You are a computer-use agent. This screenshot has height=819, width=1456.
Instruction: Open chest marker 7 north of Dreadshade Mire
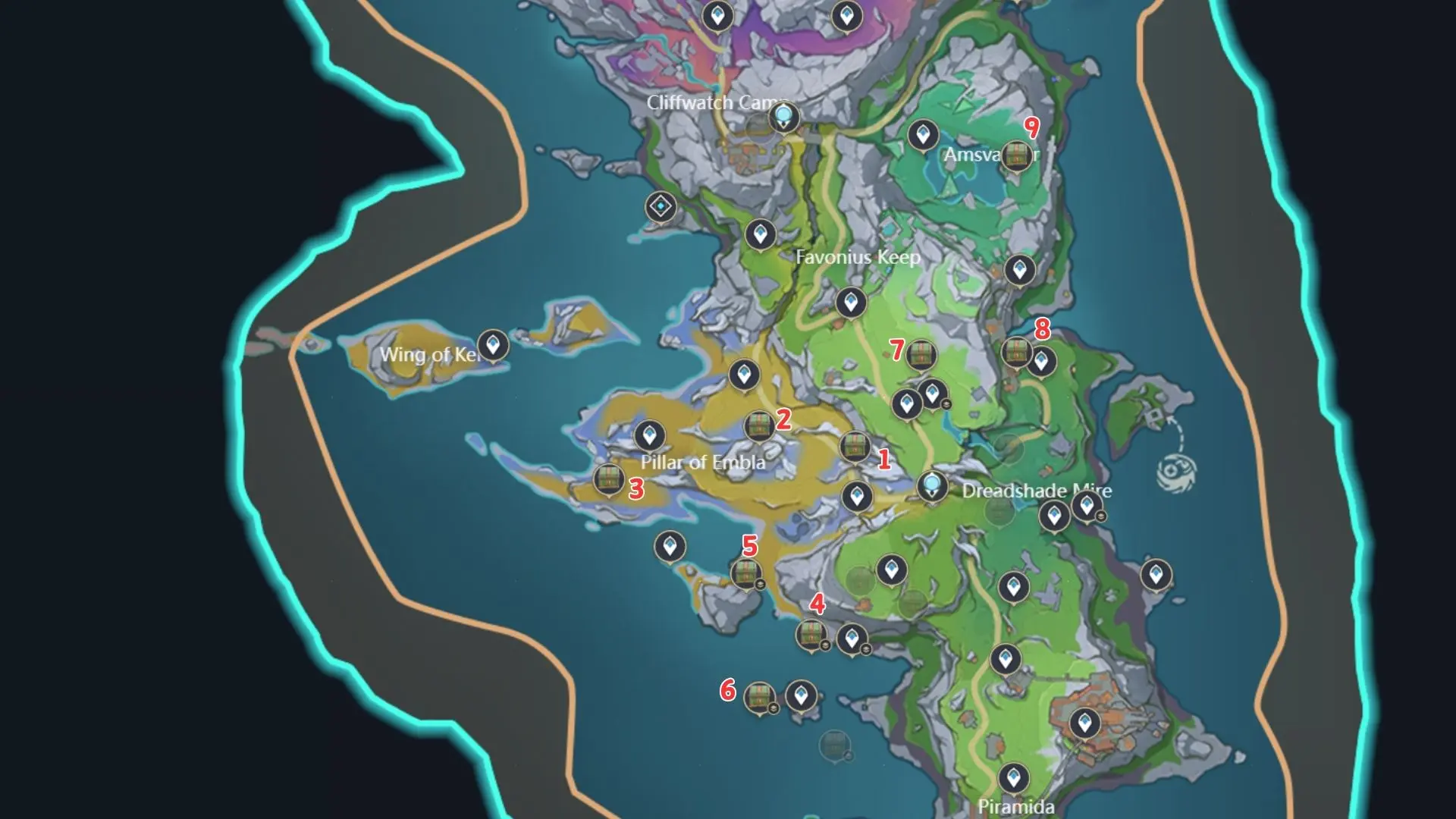pyautogui.click(x=921, y=353)
